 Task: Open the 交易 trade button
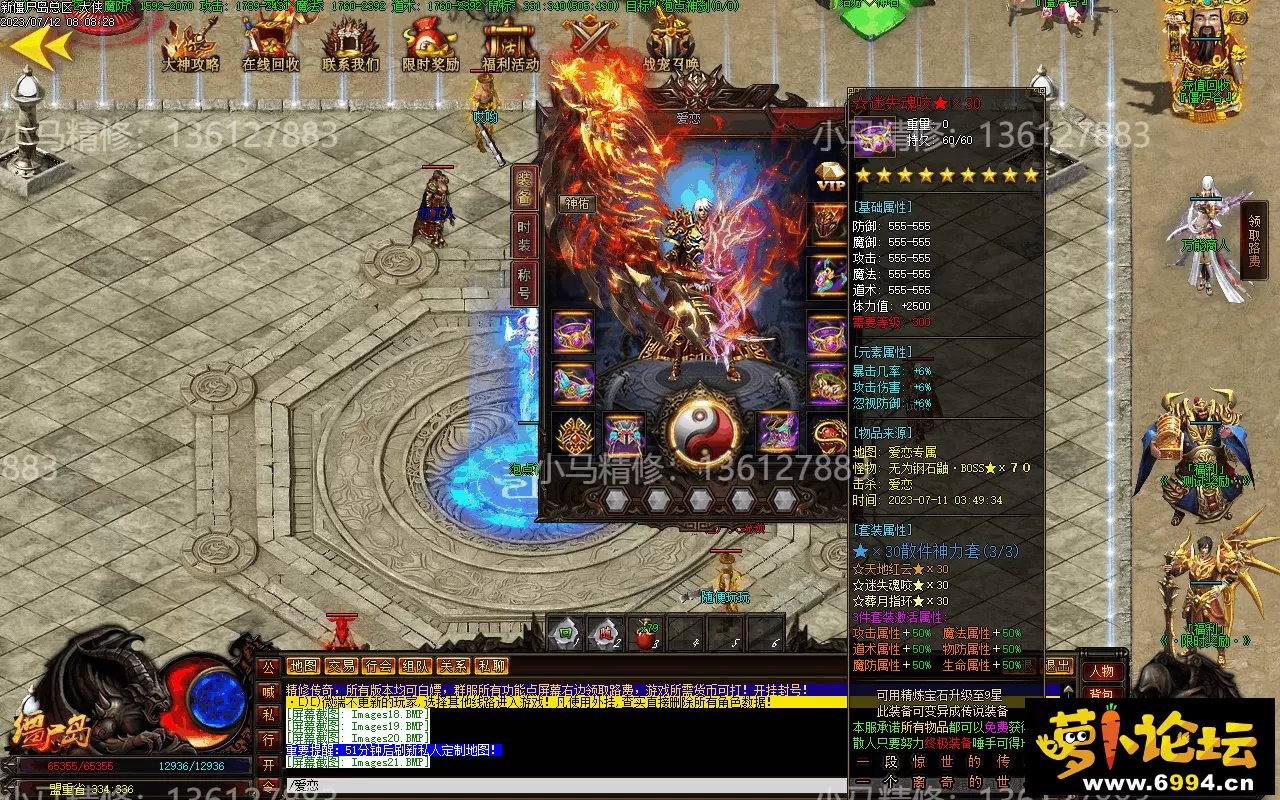click(341, 666)
